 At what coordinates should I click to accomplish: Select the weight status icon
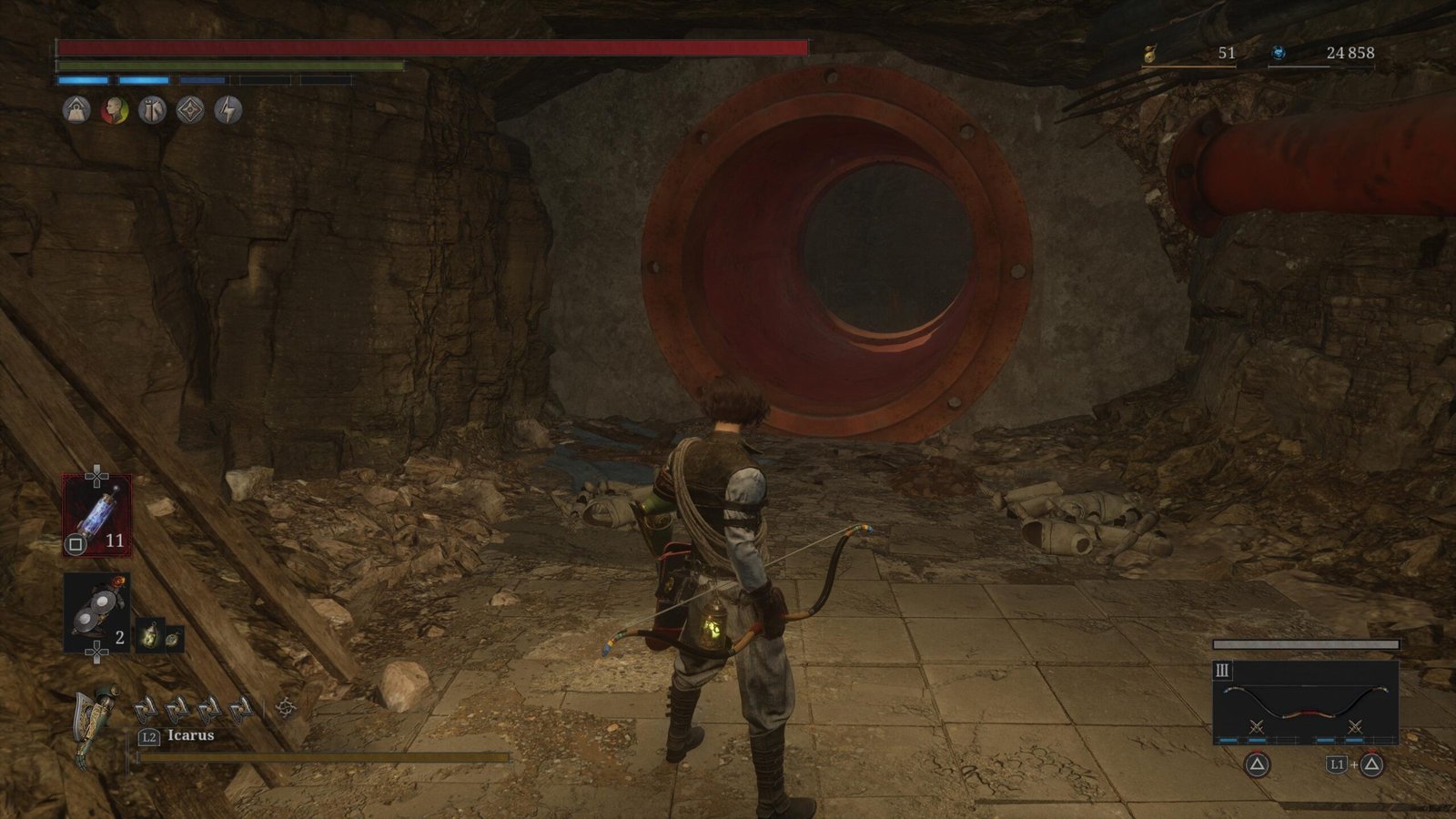click(76, 111)
